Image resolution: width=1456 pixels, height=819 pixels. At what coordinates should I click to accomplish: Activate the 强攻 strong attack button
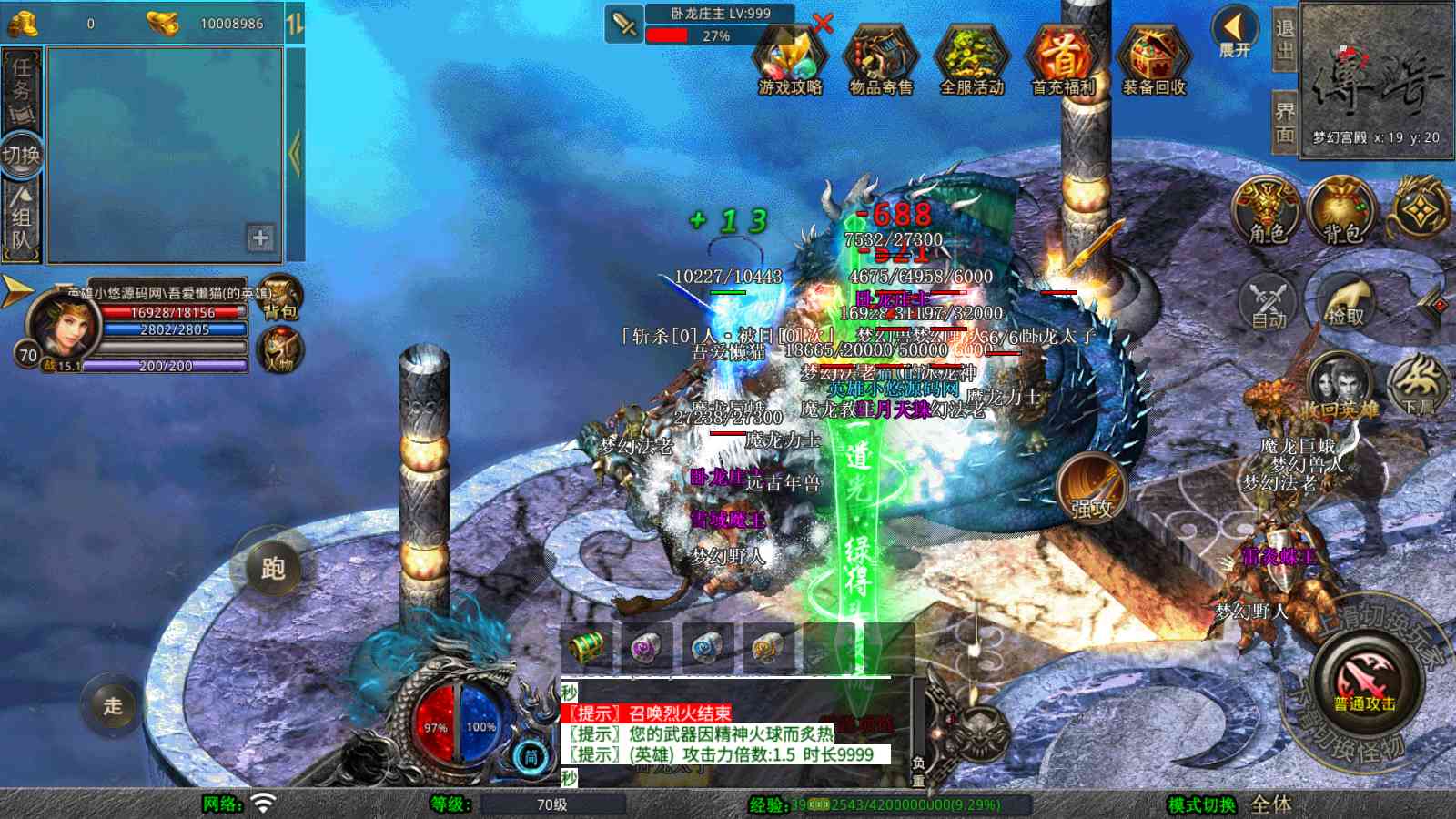click(1091, 488)
